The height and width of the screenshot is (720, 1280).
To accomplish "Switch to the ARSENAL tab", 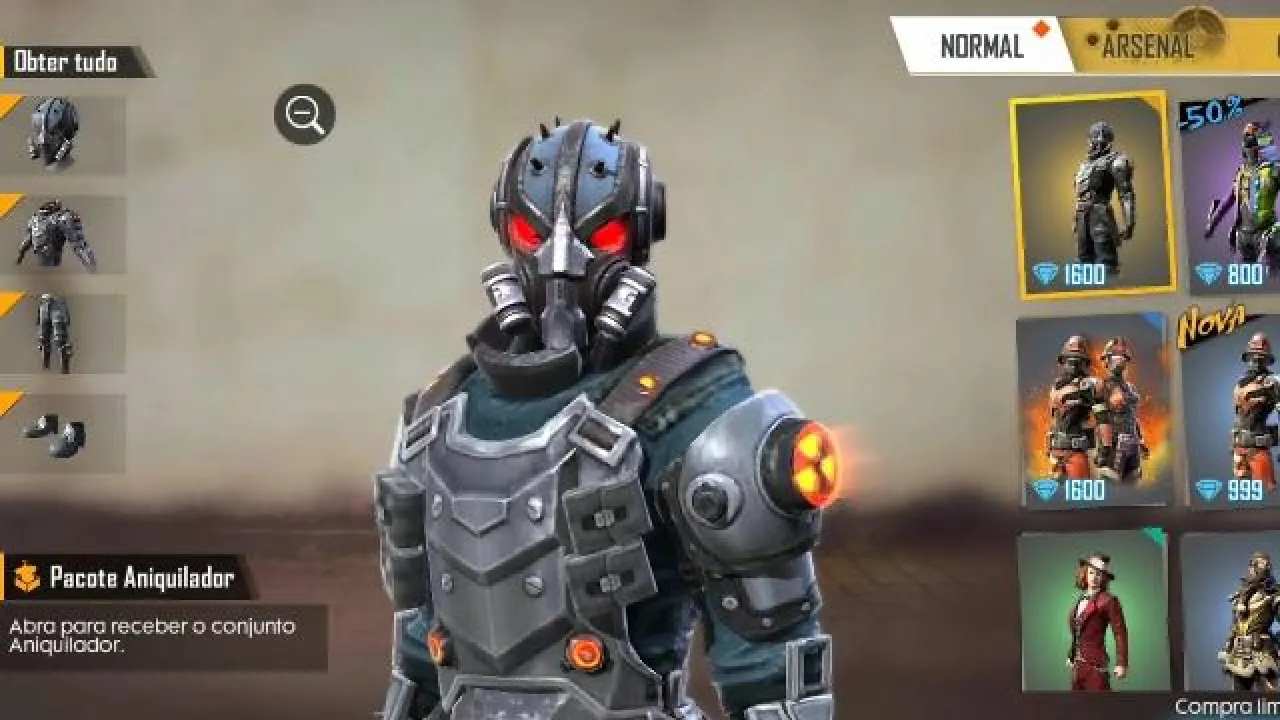I will tap(1148, 44).
